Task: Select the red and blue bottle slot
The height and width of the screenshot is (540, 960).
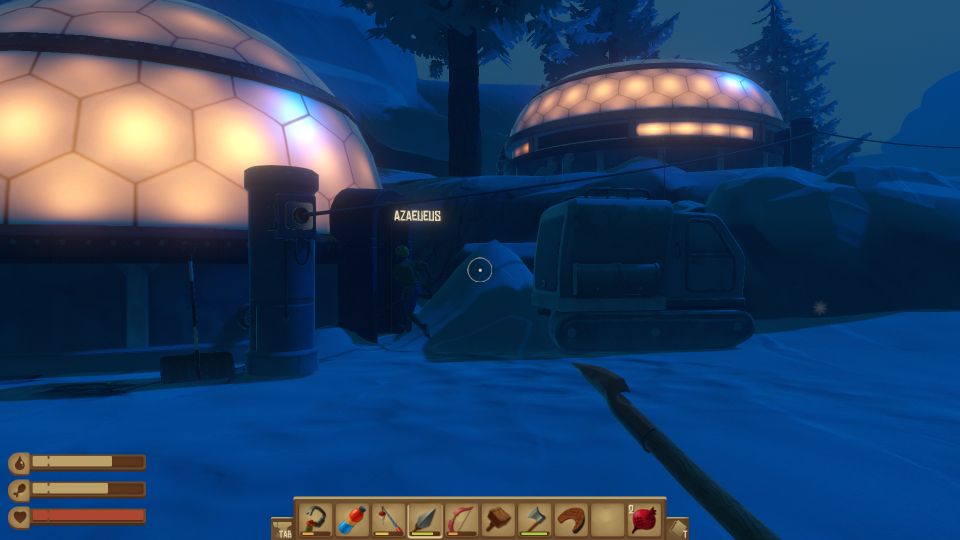Action: 352,519
